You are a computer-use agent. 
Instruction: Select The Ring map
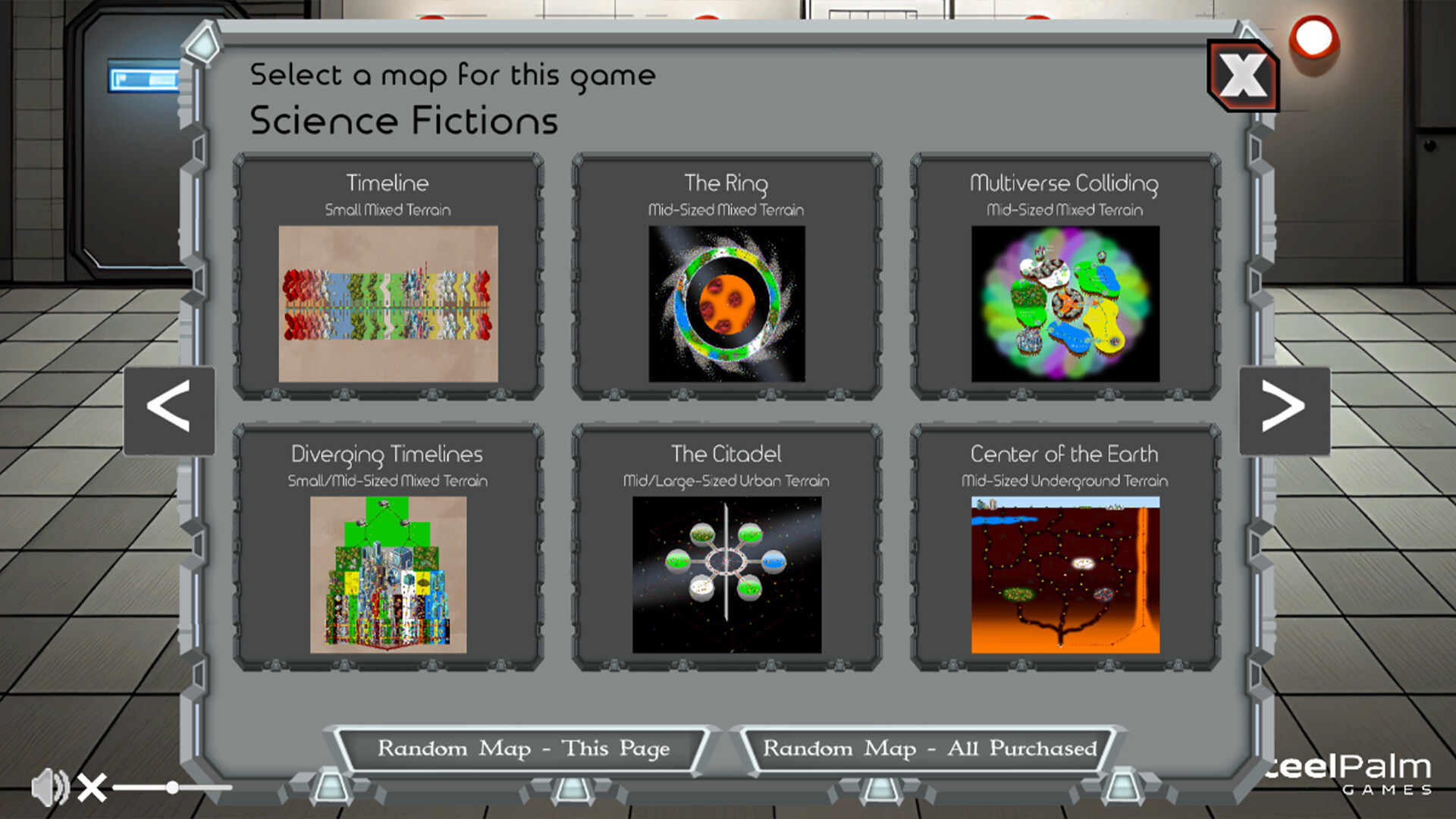(x=726, y=302)
